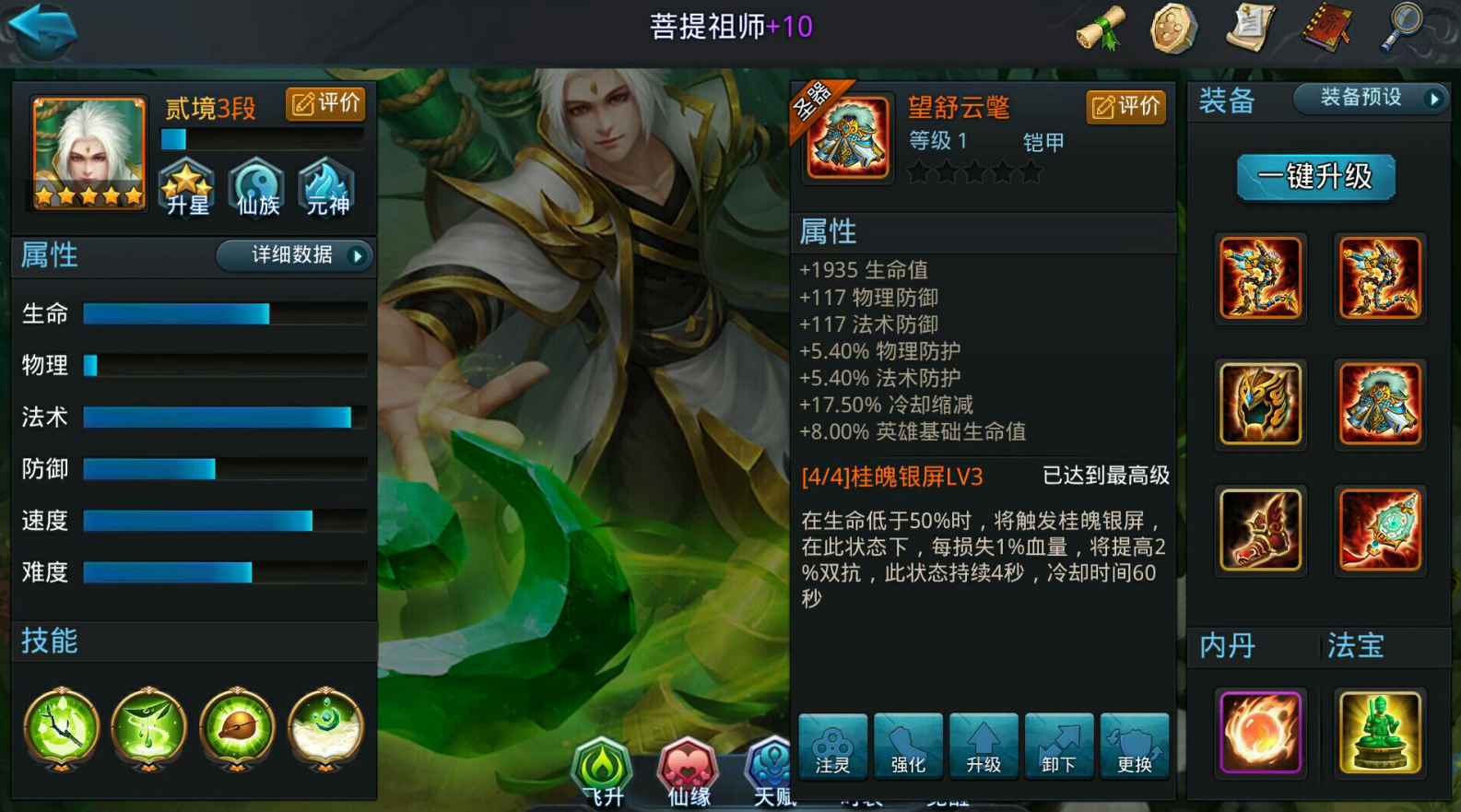This screenshot has height=812, width=1461.
Task: Click the hero experience progress bar
Action: tap(263, 140)
